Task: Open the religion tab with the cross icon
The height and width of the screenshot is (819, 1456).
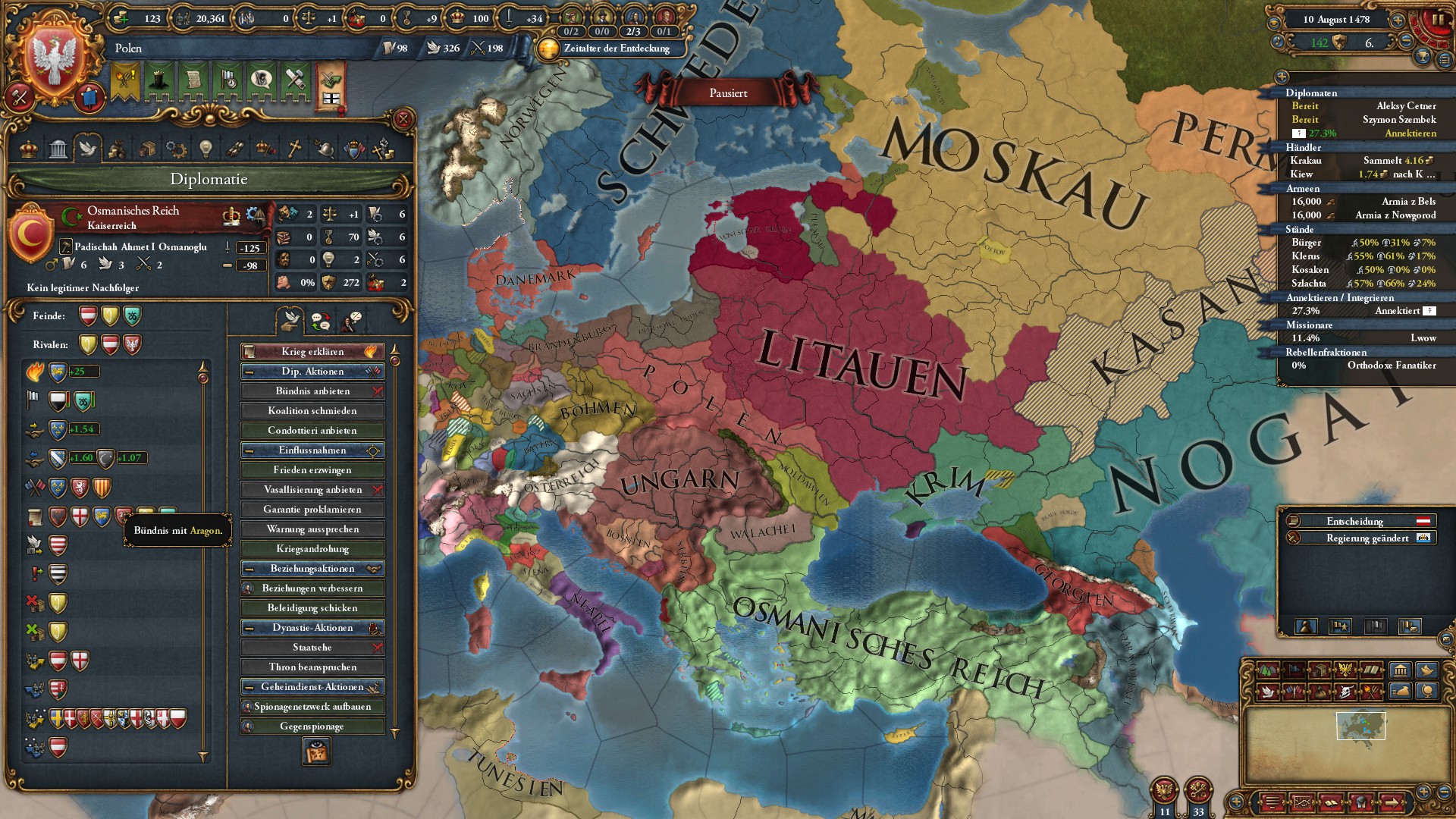Action: tap(294, 149)
